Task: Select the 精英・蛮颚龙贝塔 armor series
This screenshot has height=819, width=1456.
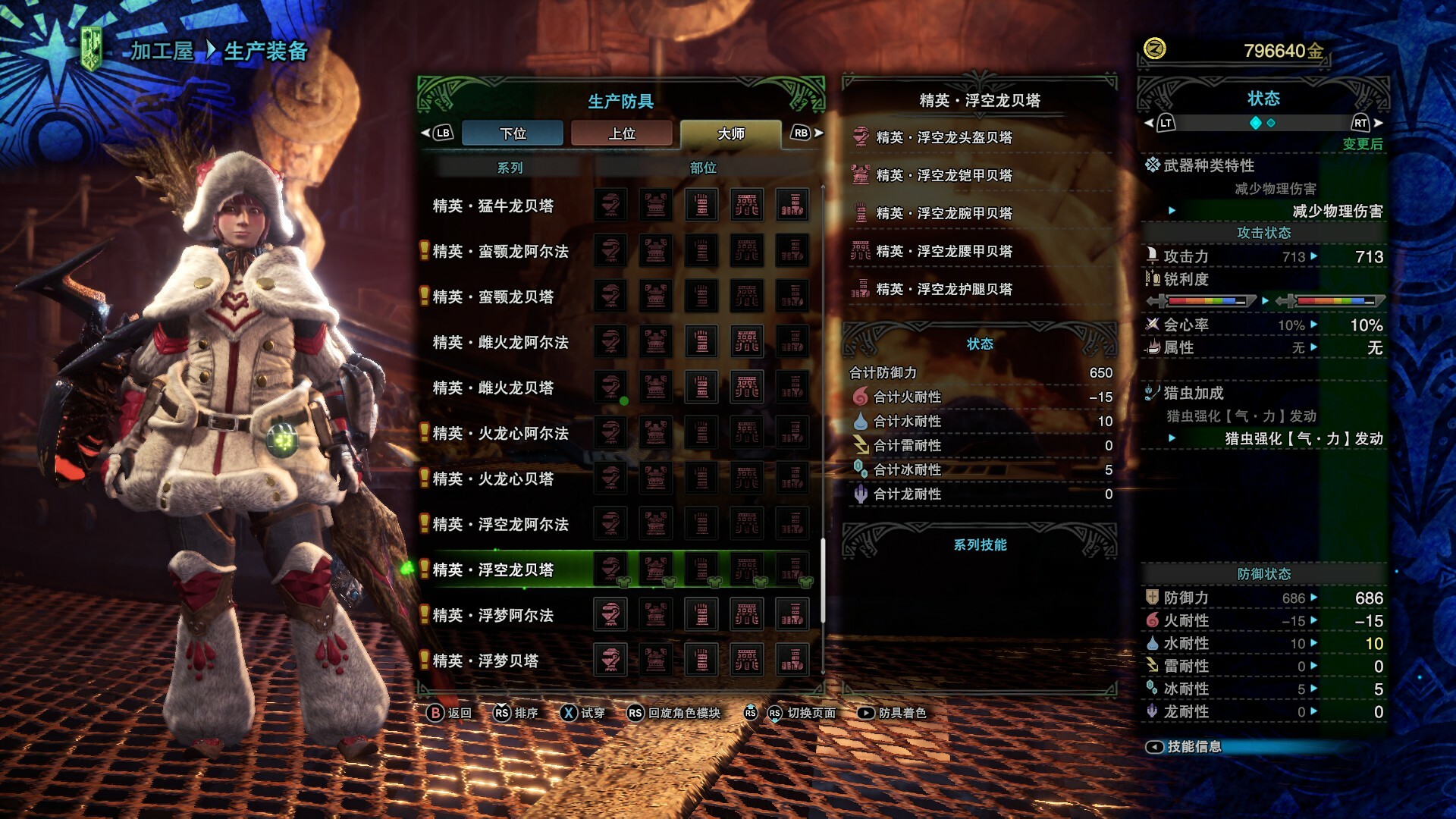Action: pyautogui.click(x=493, y=297)
